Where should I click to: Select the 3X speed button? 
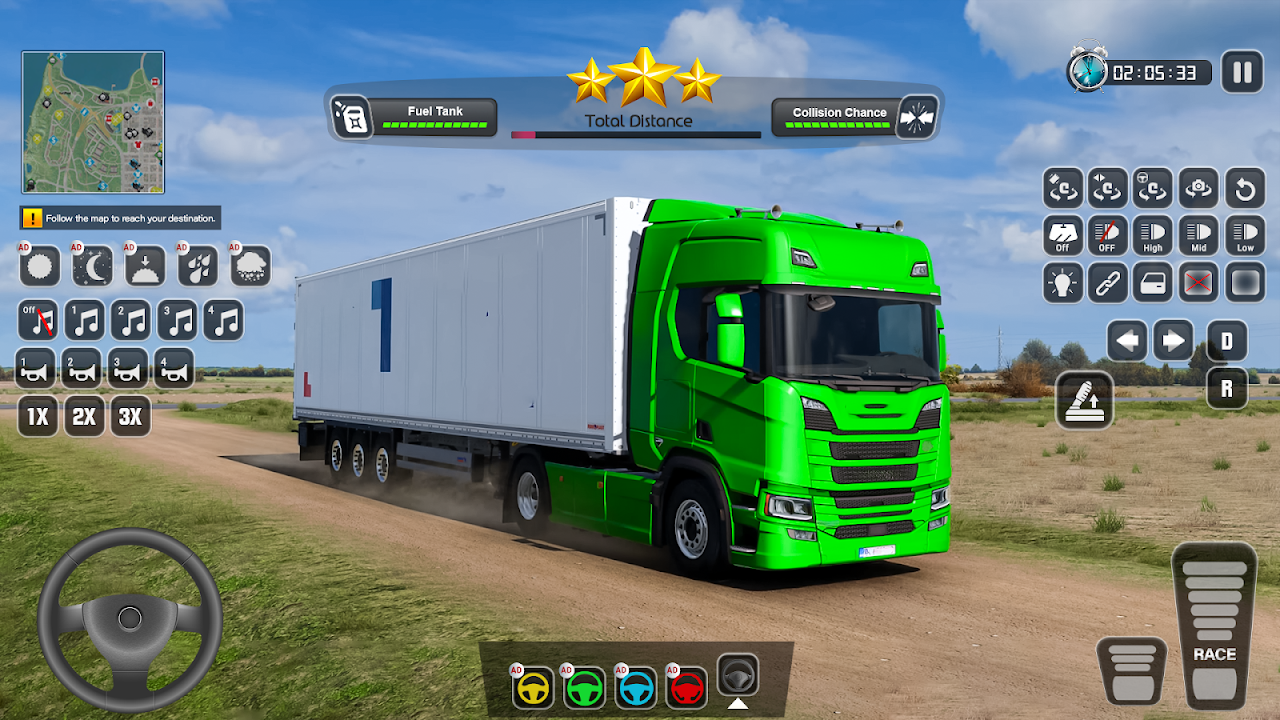[x=131, y=416]
